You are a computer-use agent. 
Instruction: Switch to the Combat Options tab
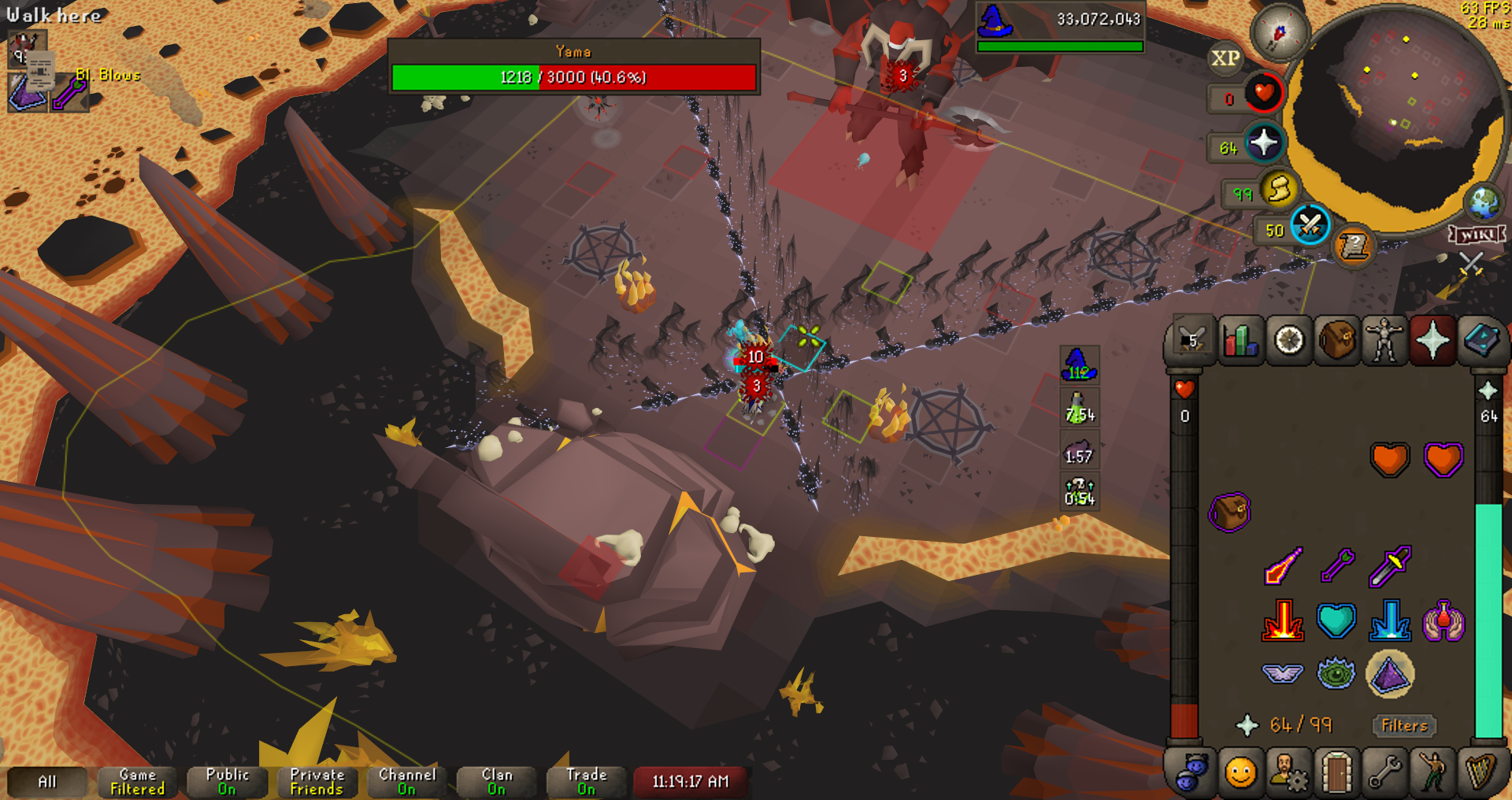pos(1191,341)
